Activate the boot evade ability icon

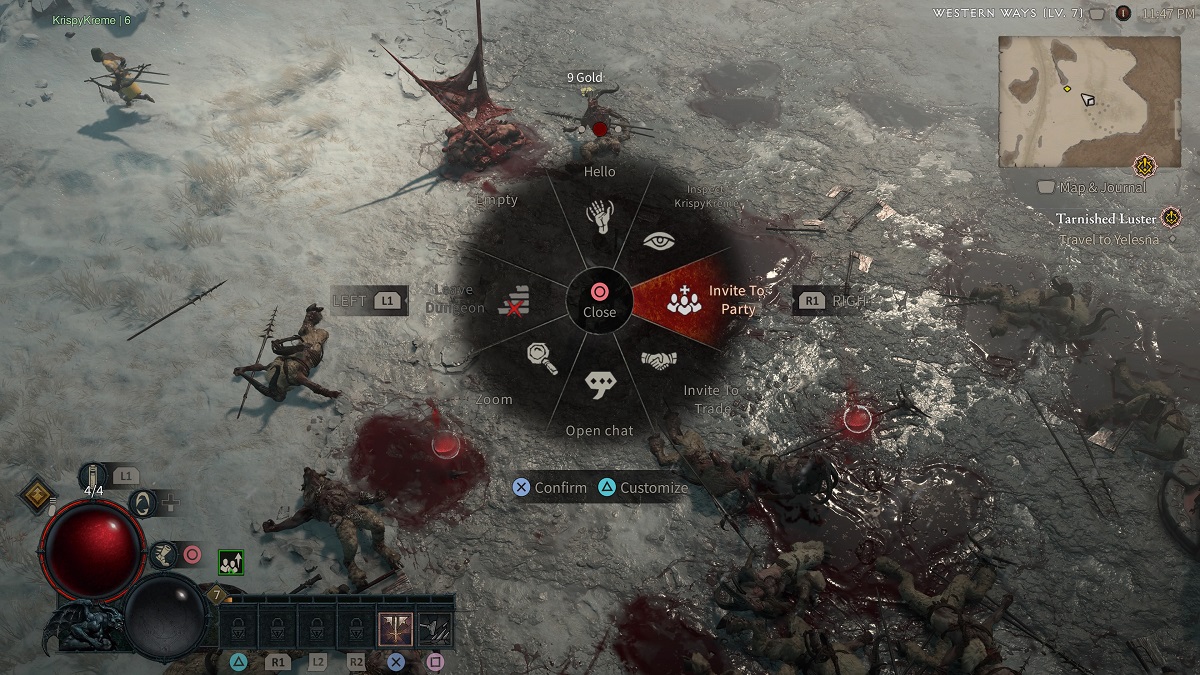[162, 553]
